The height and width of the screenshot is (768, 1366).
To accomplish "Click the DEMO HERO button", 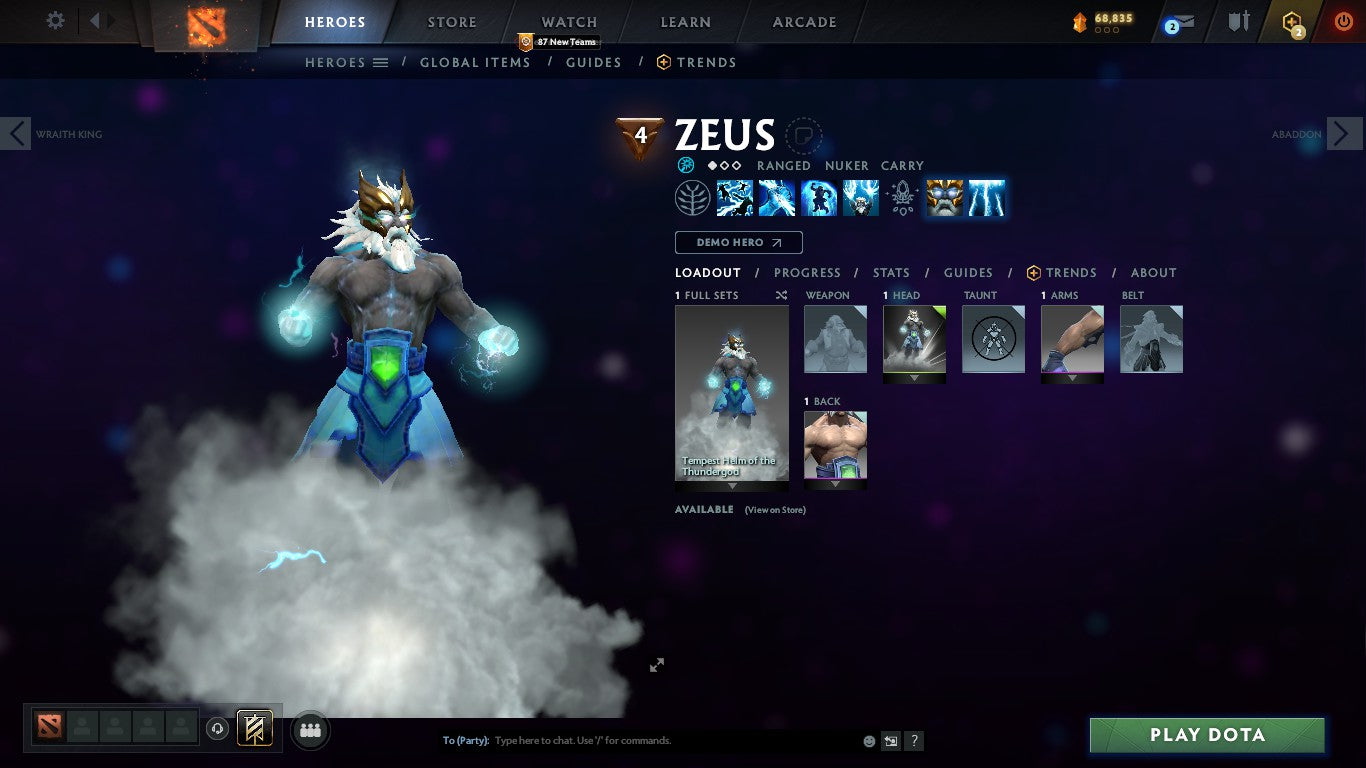I will coord(738,242).
